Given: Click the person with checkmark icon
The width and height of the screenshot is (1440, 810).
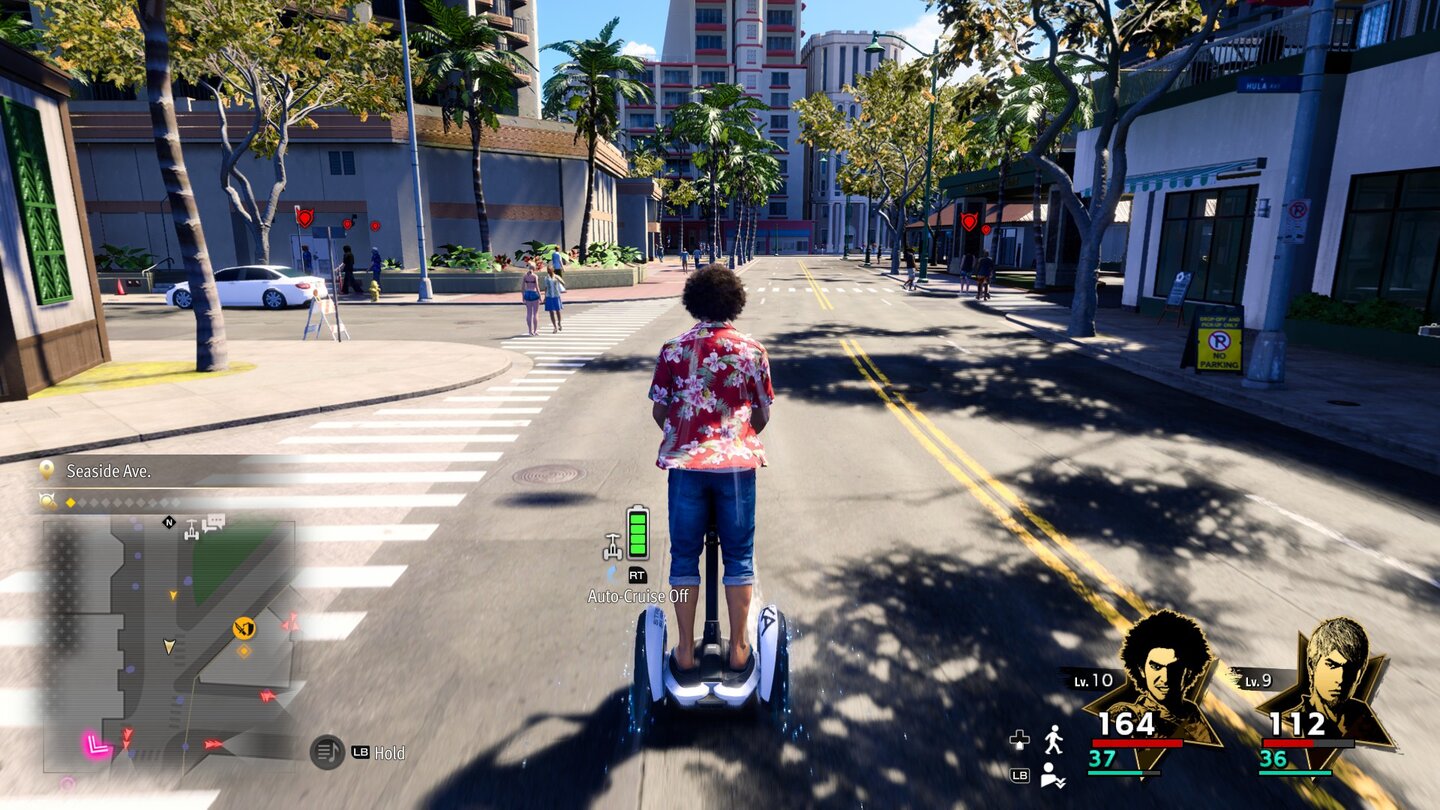Looking at the screenshot, I should [x=1050, y=775].
